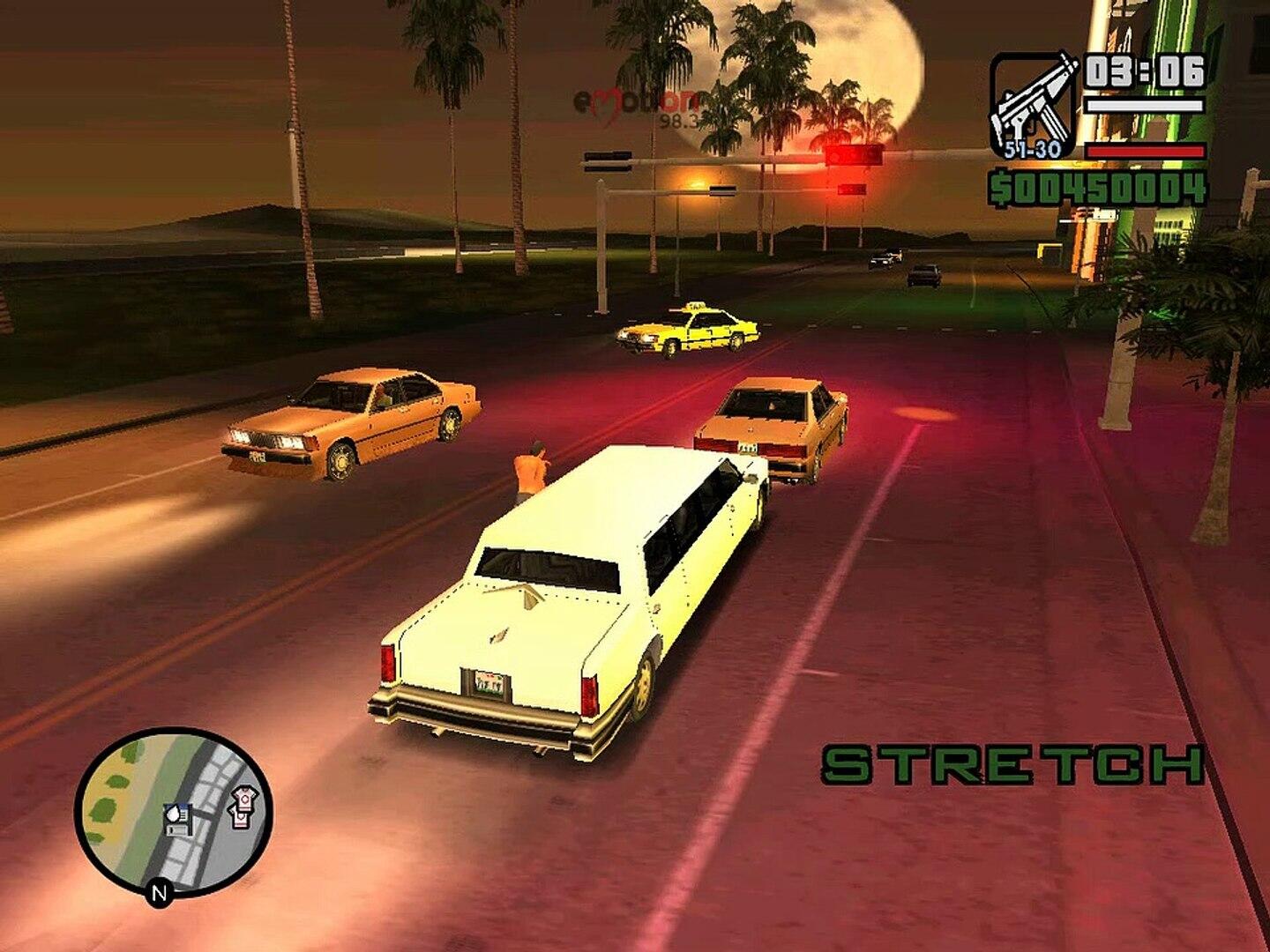The height and width of the screenshot is (952, 1270).
Task: Select the floppy disk save marker on minimap
Action: click(x=176, y=820)
